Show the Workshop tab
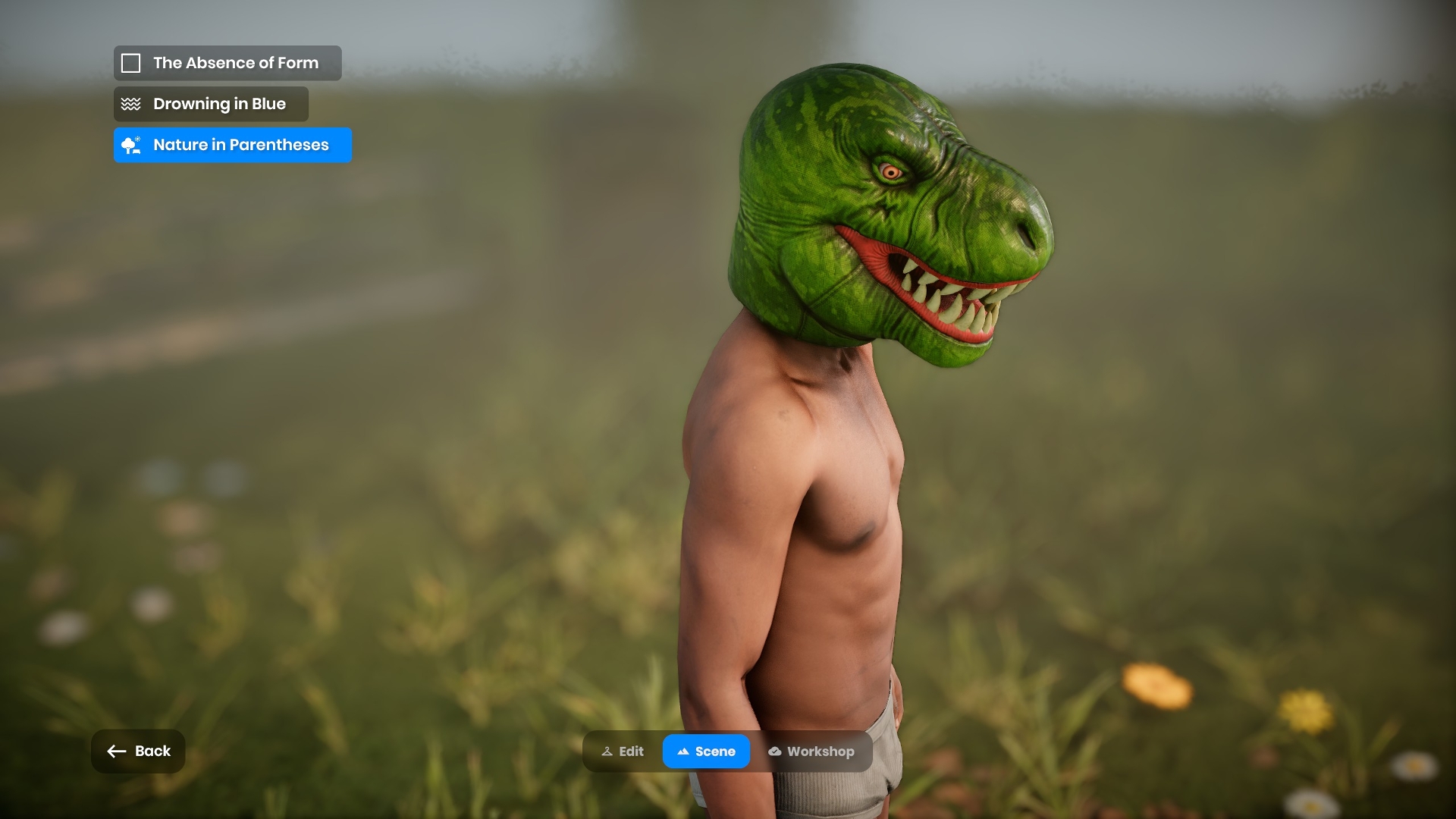The image size is (1456, 819). 811,752
